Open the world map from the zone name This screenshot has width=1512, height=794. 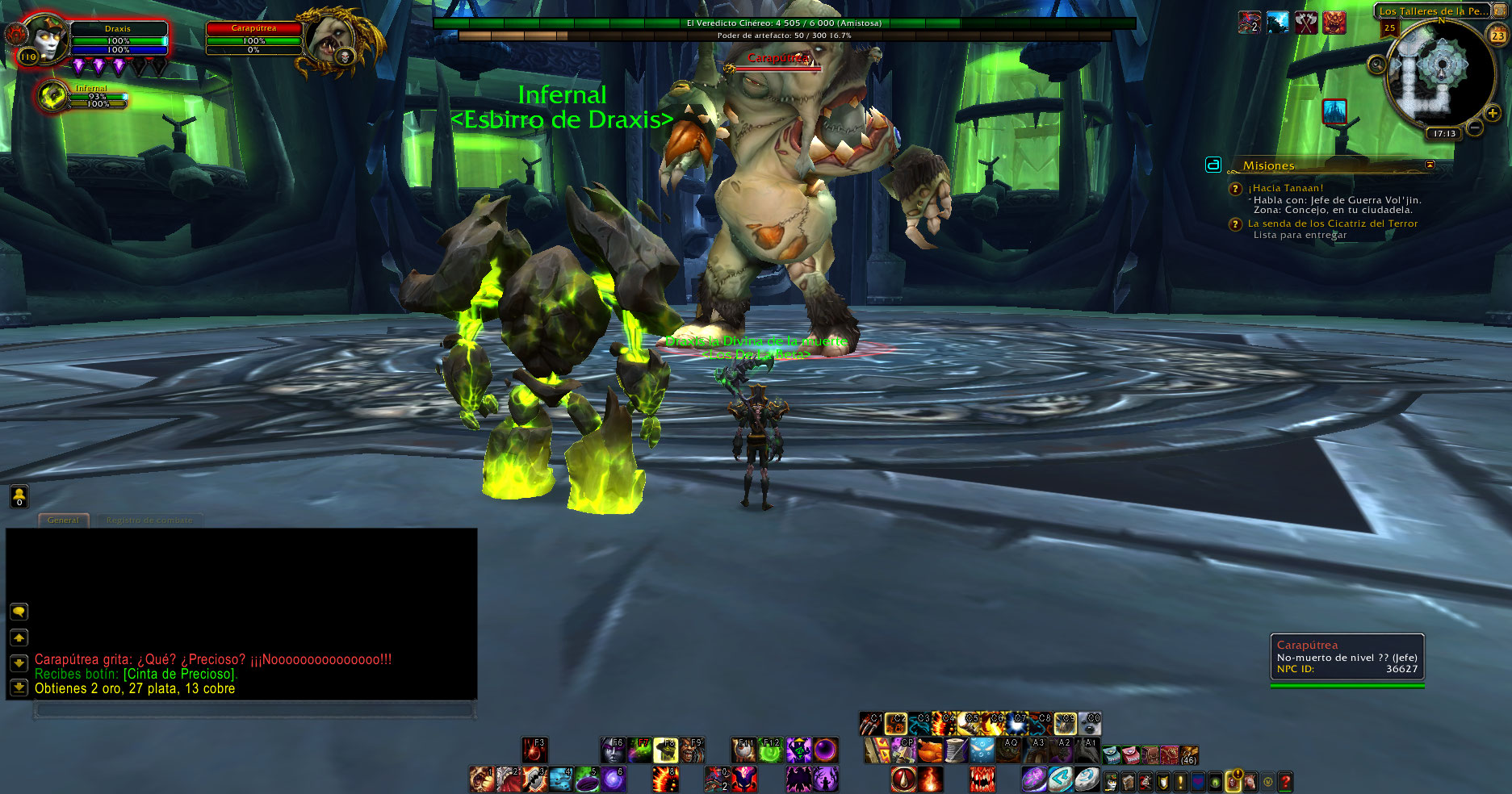click(1431, 11)
